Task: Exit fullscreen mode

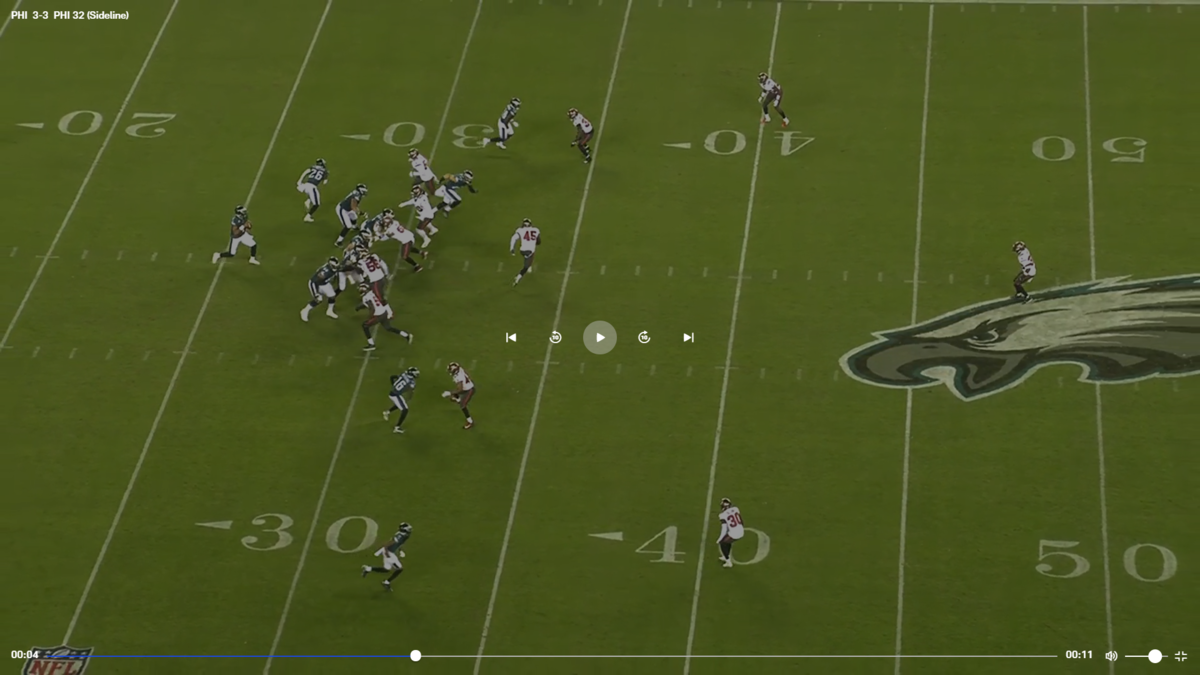Action: tap(1181, 656)
